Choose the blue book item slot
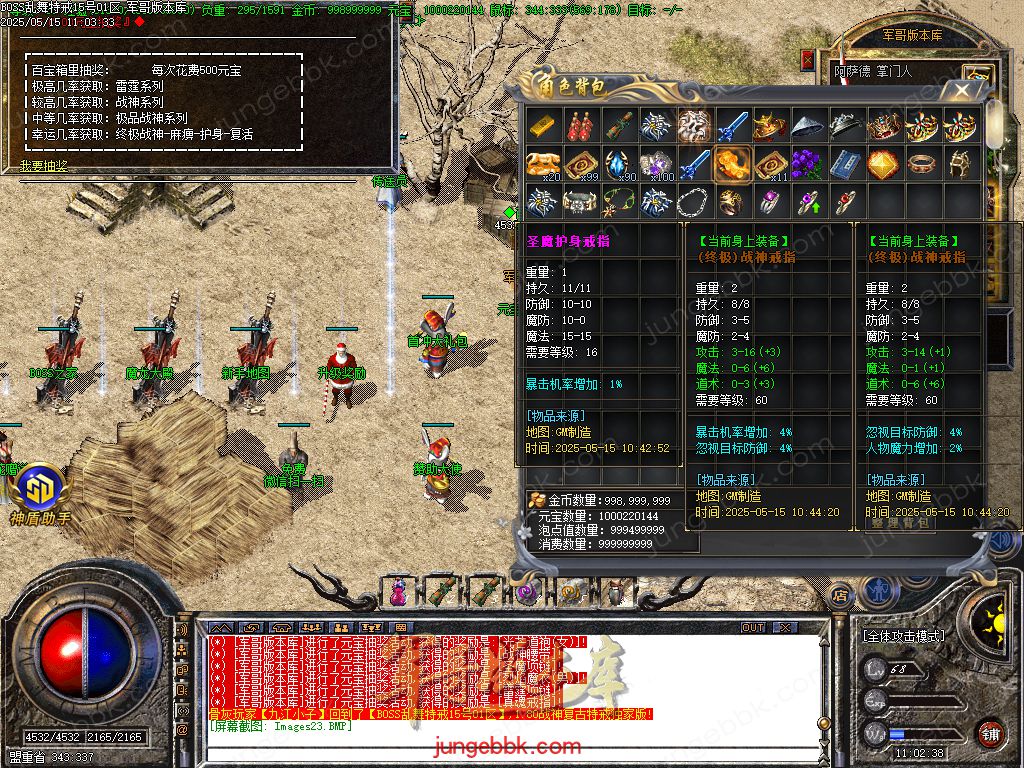 846,163
